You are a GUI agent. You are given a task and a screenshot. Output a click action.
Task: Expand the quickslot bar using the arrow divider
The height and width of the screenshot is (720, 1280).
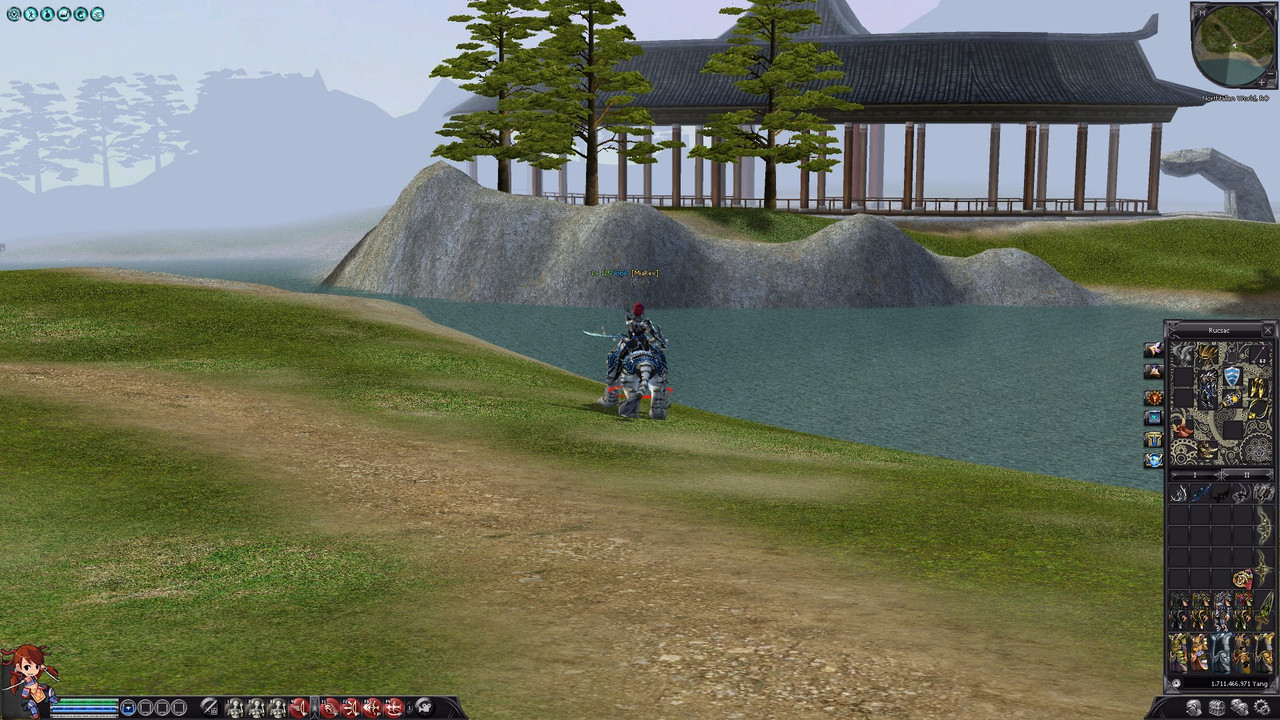click(x=314, y=706)
